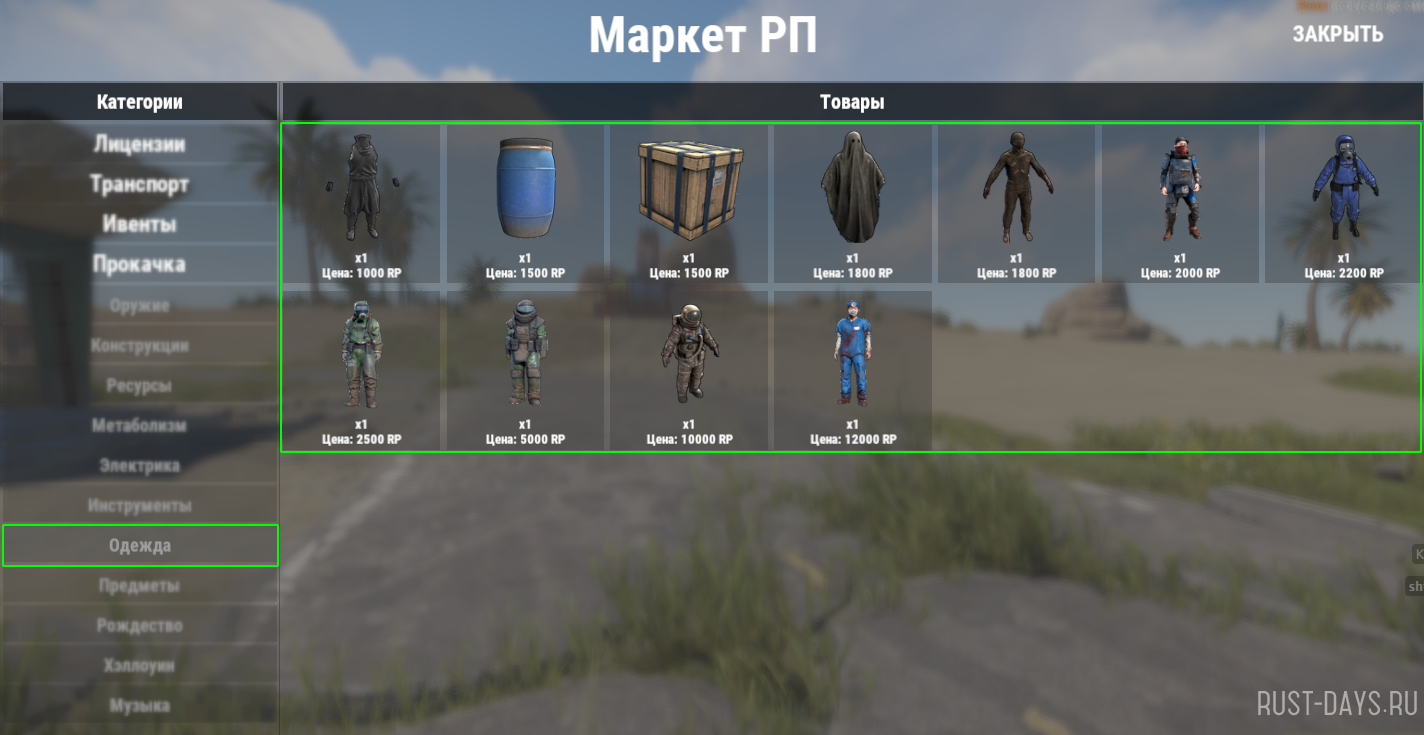
Task: Open the Прокачка category
Action: 140,264
